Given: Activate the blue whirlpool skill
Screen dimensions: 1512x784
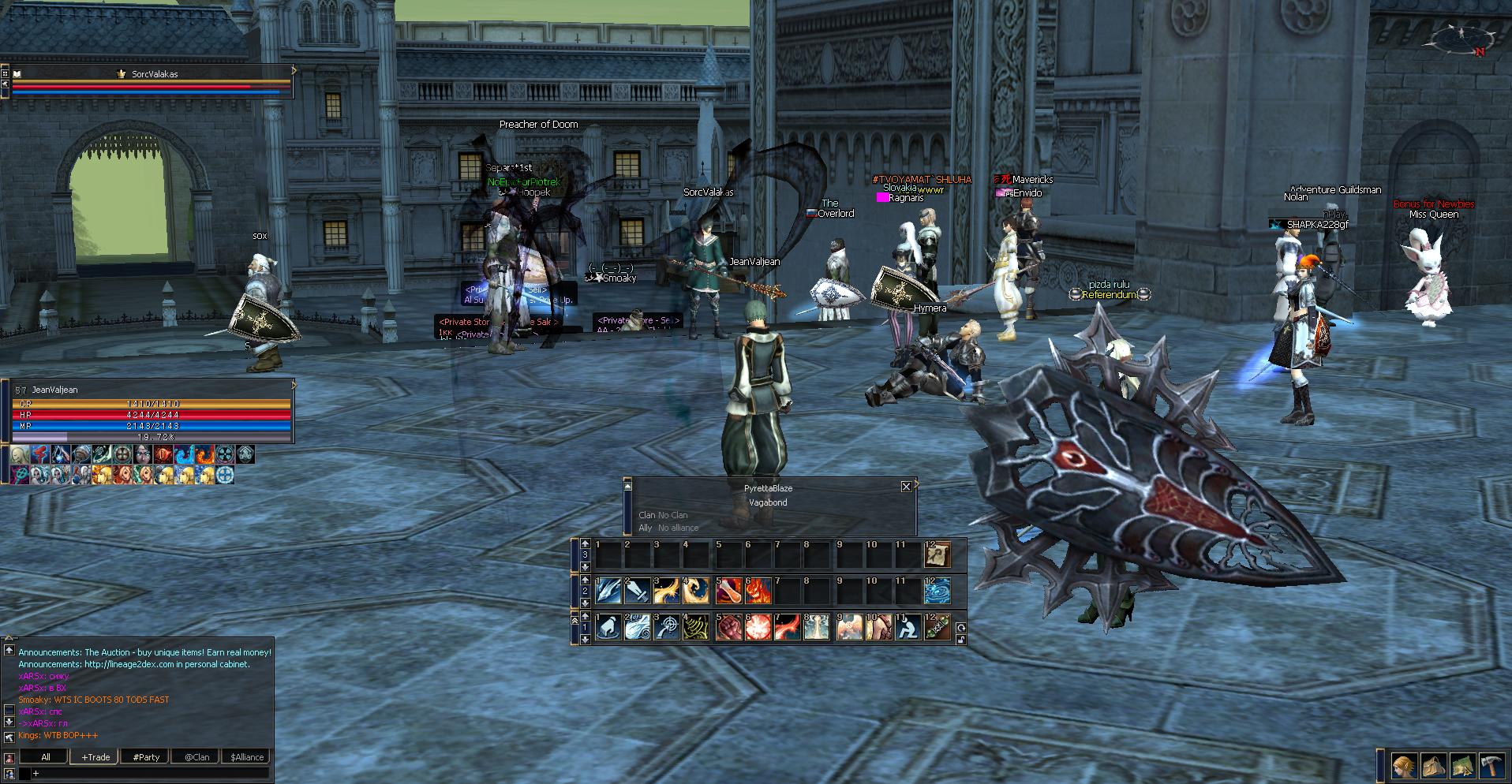Looking at the screenshot, I should 937,591.
